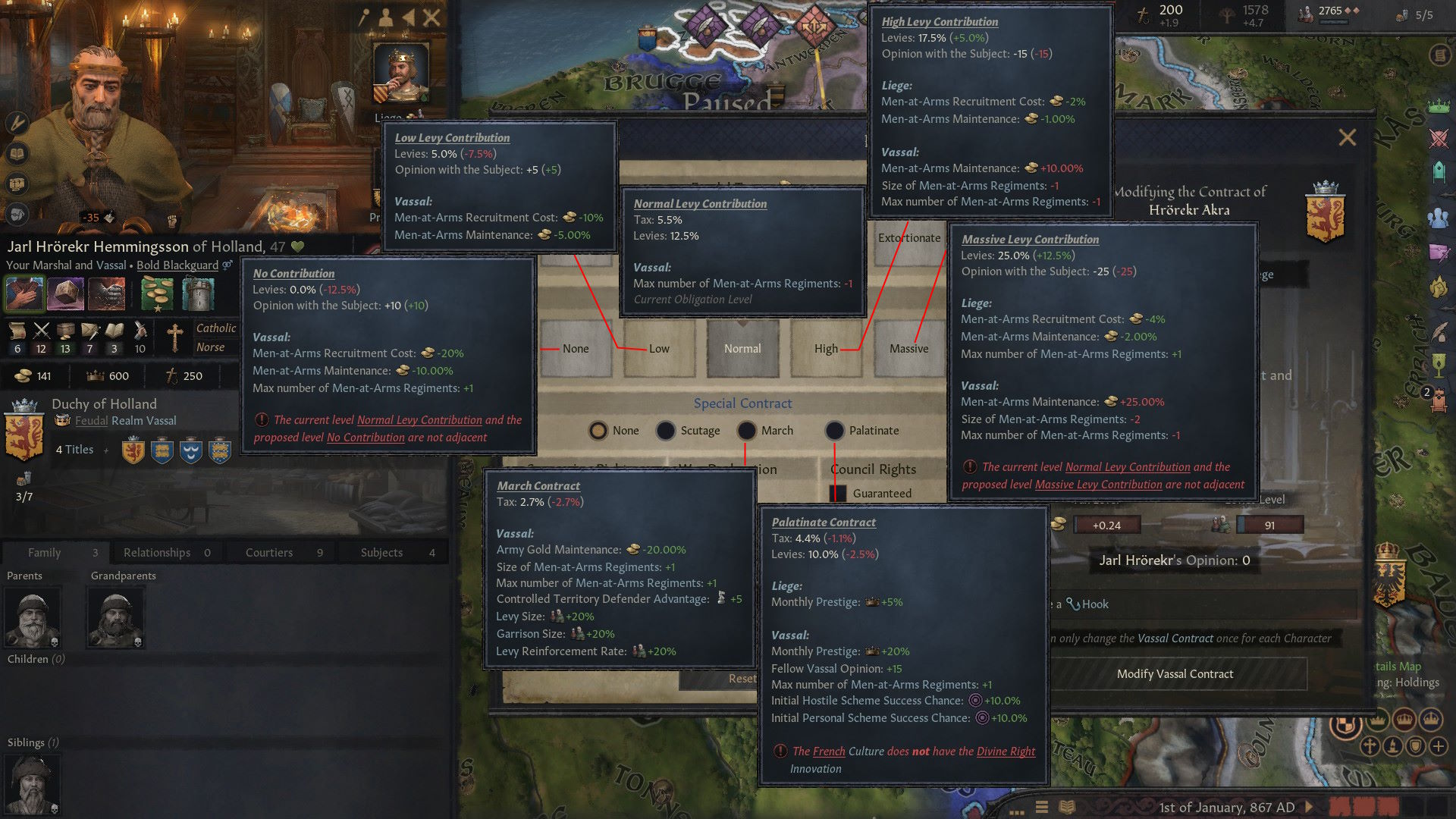Toggle the Guaranteed council rights checkbox
The width and height of the screenshot is (1456, 819).
pos(838,494)
